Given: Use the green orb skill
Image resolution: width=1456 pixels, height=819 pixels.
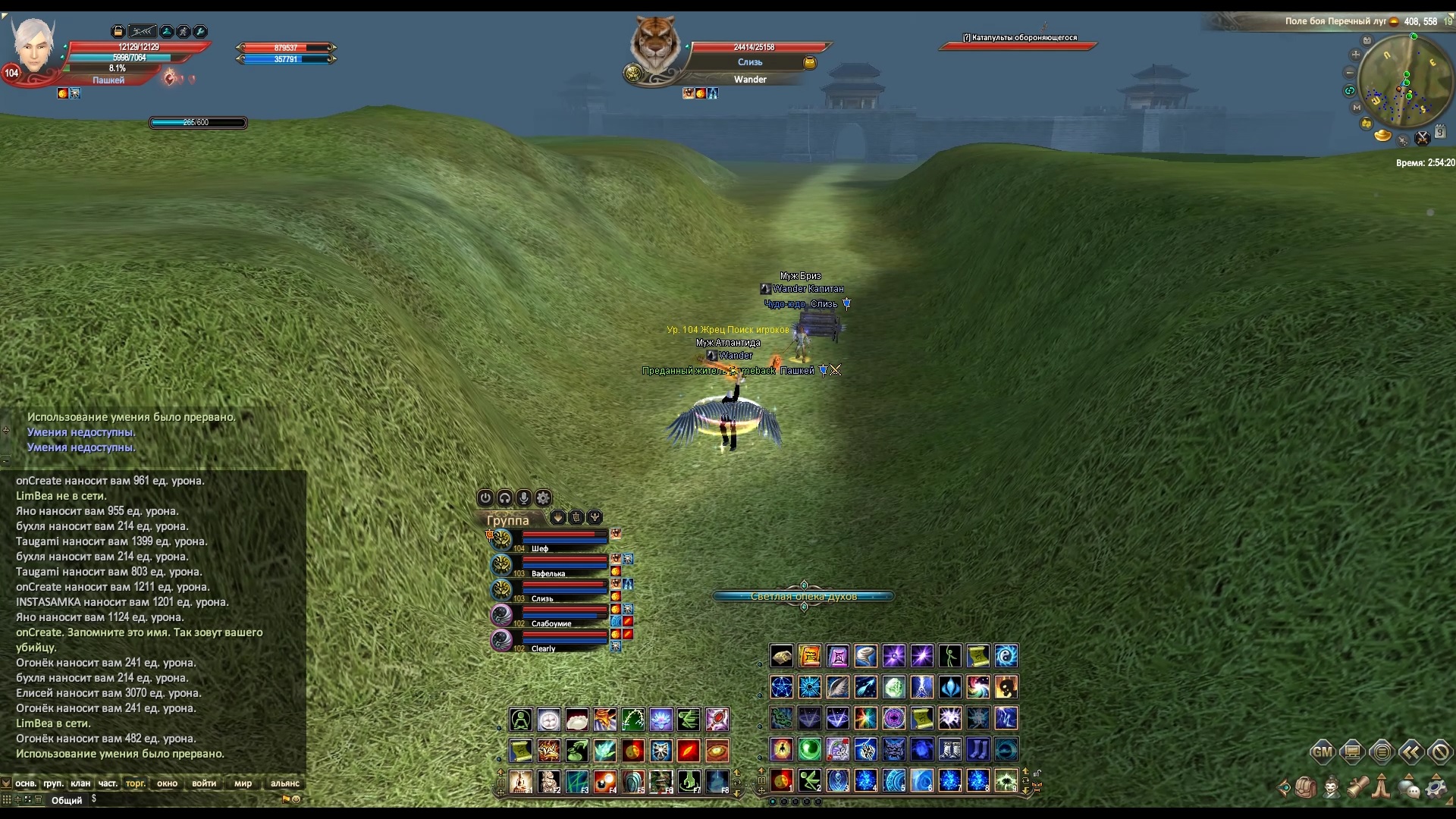Looking at the screenshot, I should (810, 749).
